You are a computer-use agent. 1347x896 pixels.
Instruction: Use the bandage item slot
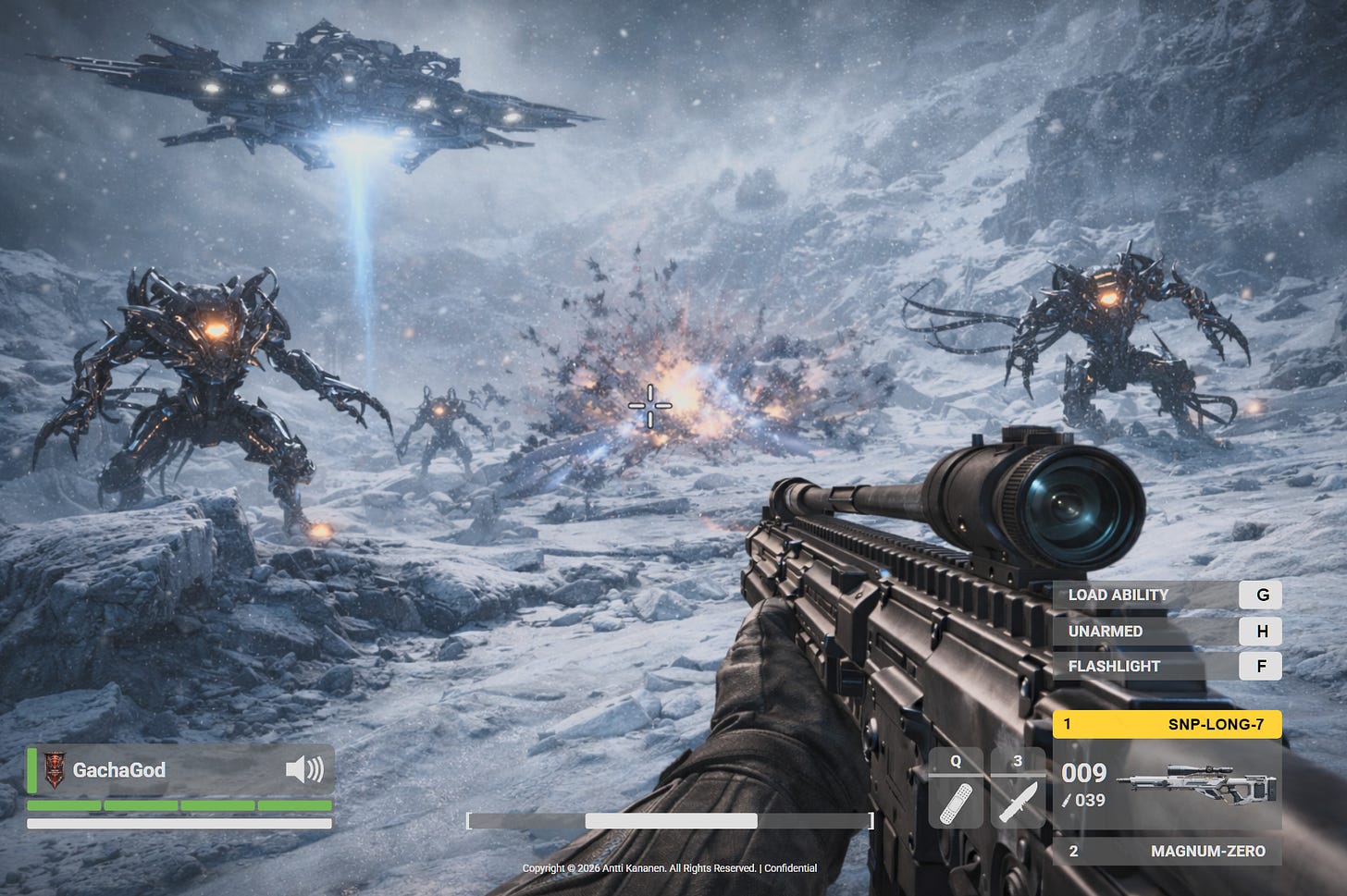956,801
